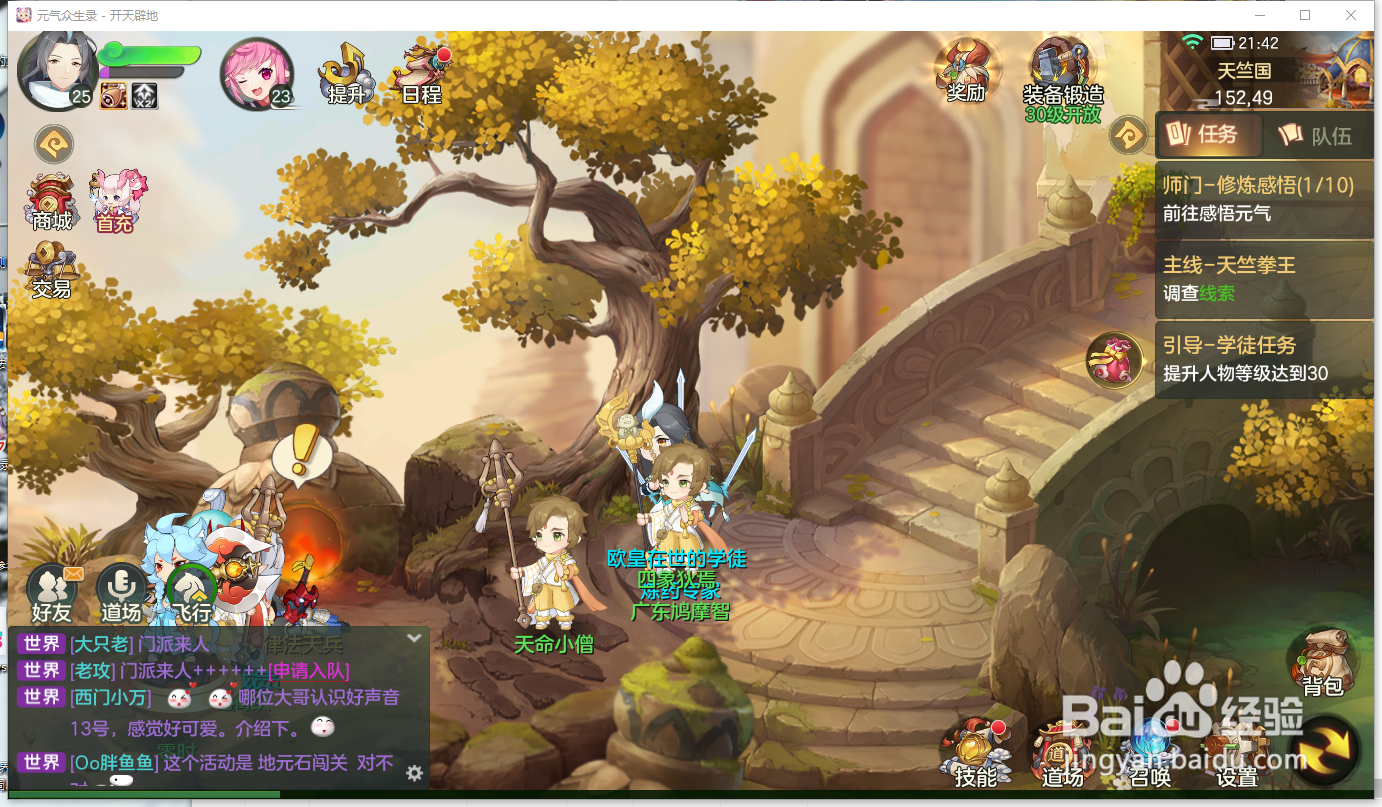Open the 日程 schedule icon
1382x807 pixels.
click(x=421, y=72)
